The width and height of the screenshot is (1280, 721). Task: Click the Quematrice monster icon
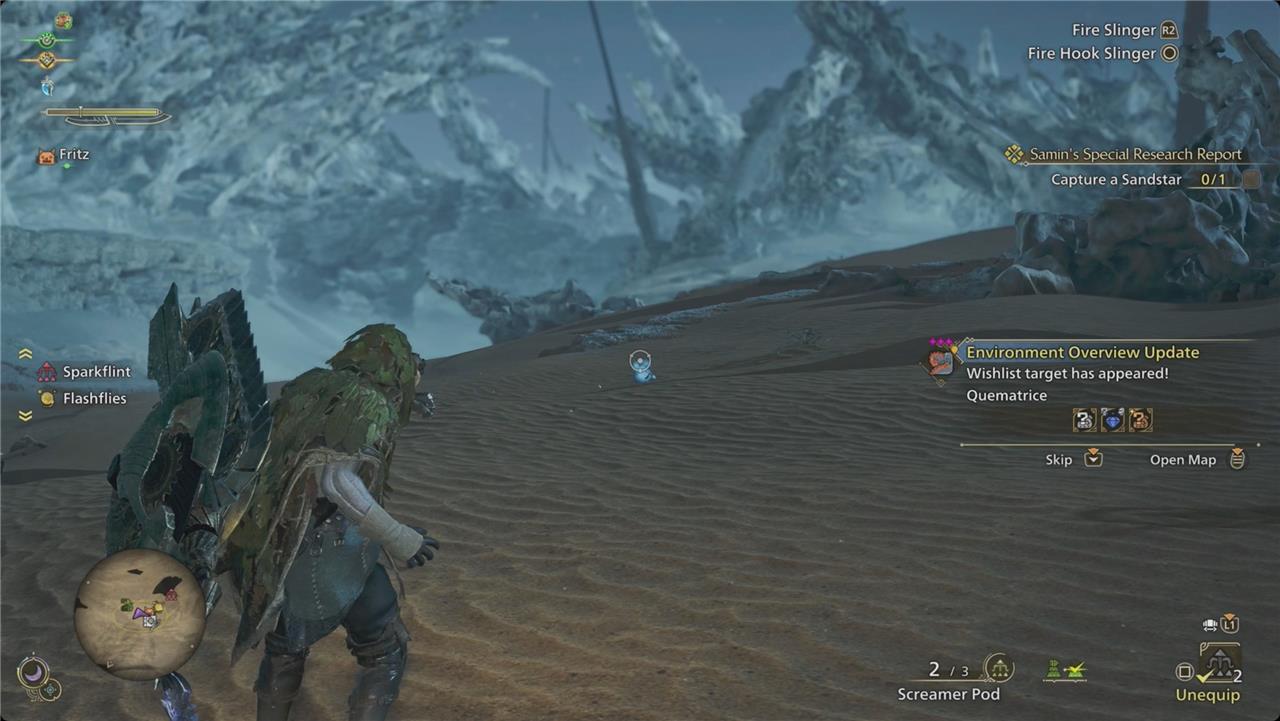point(940,359)
